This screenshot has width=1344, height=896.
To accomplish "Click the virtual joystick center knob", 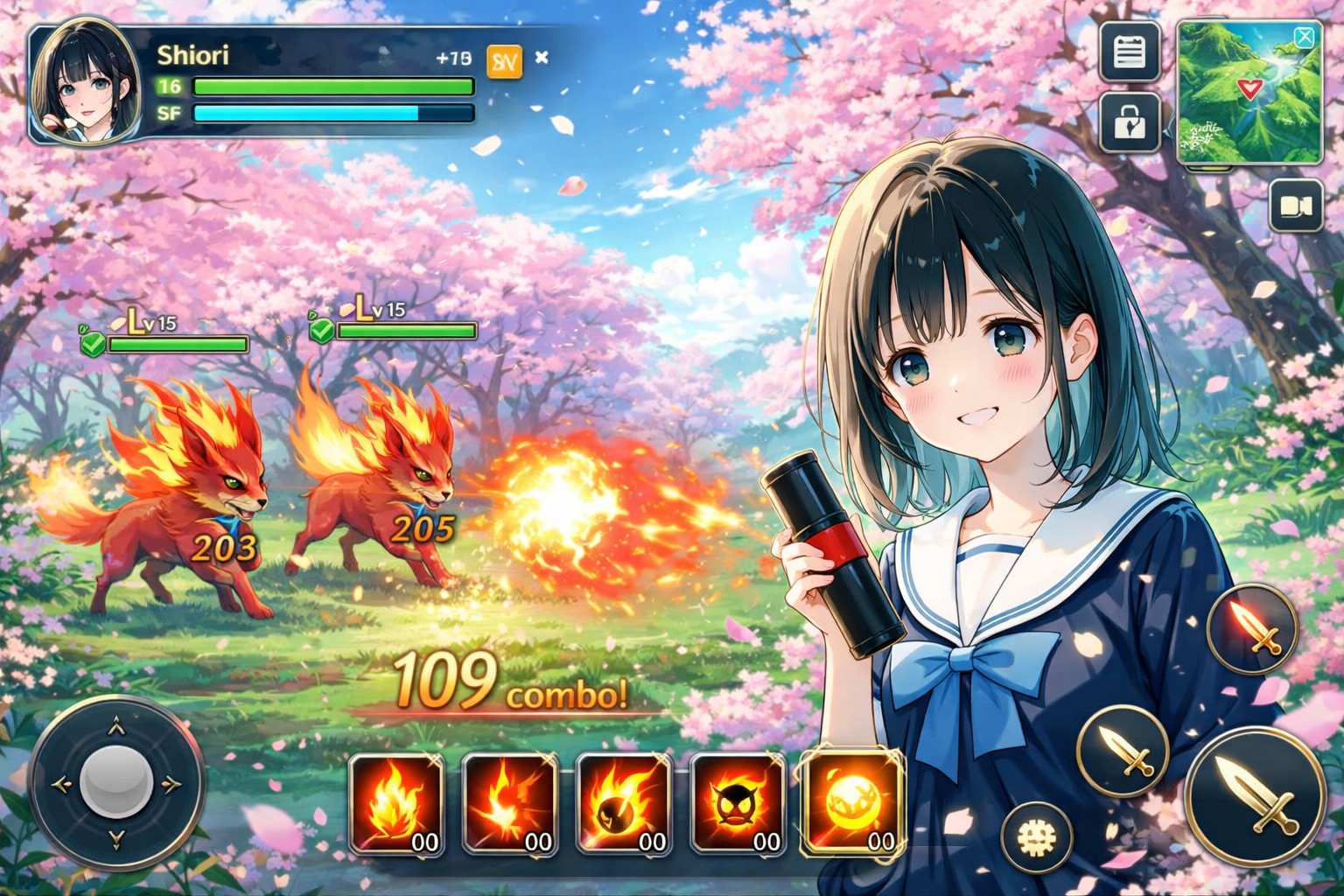I will pyautogui.click(x=116, y=783).
